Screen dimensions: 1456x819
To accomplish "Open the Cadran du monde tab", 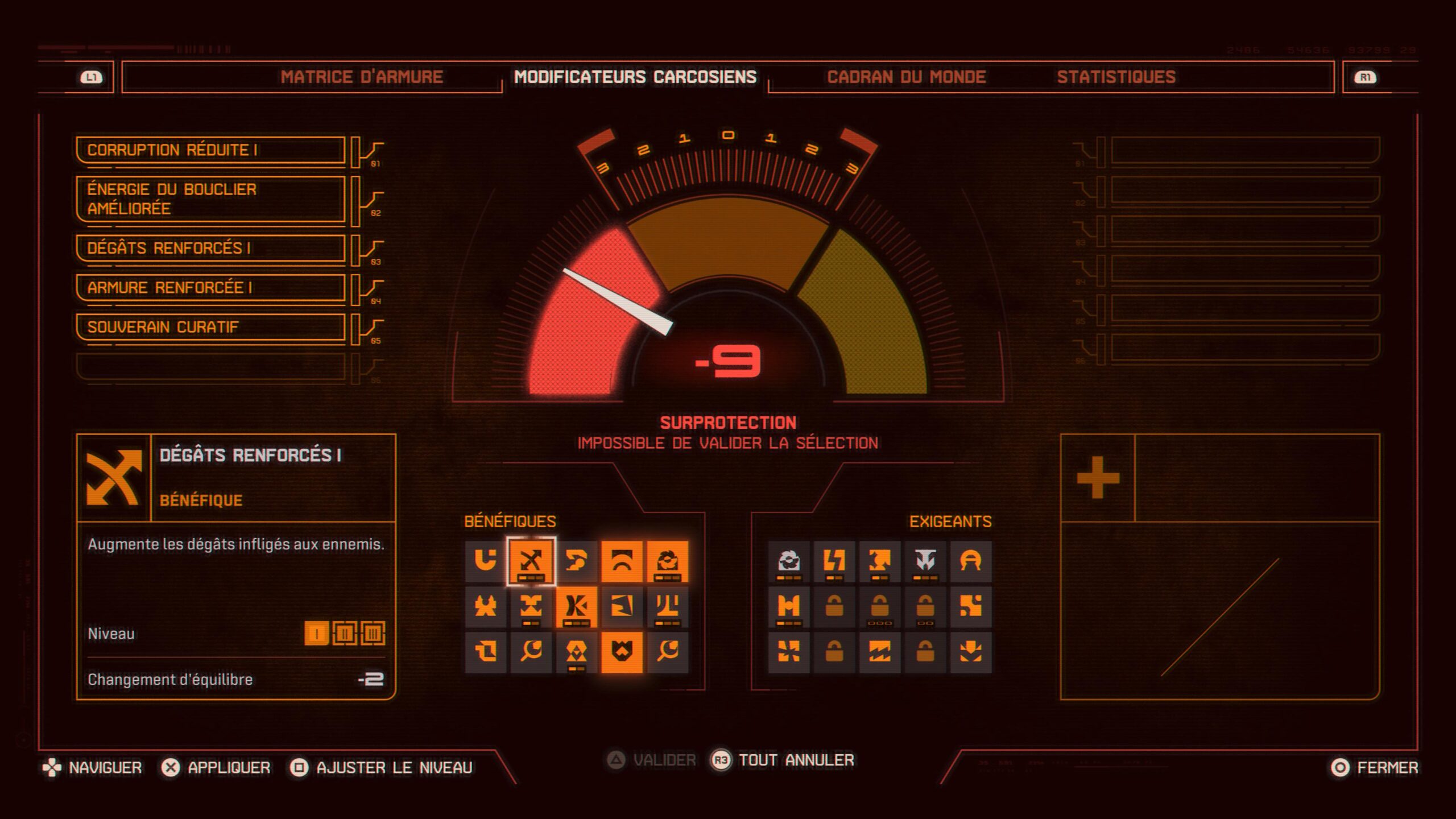I will pos(906,77).
